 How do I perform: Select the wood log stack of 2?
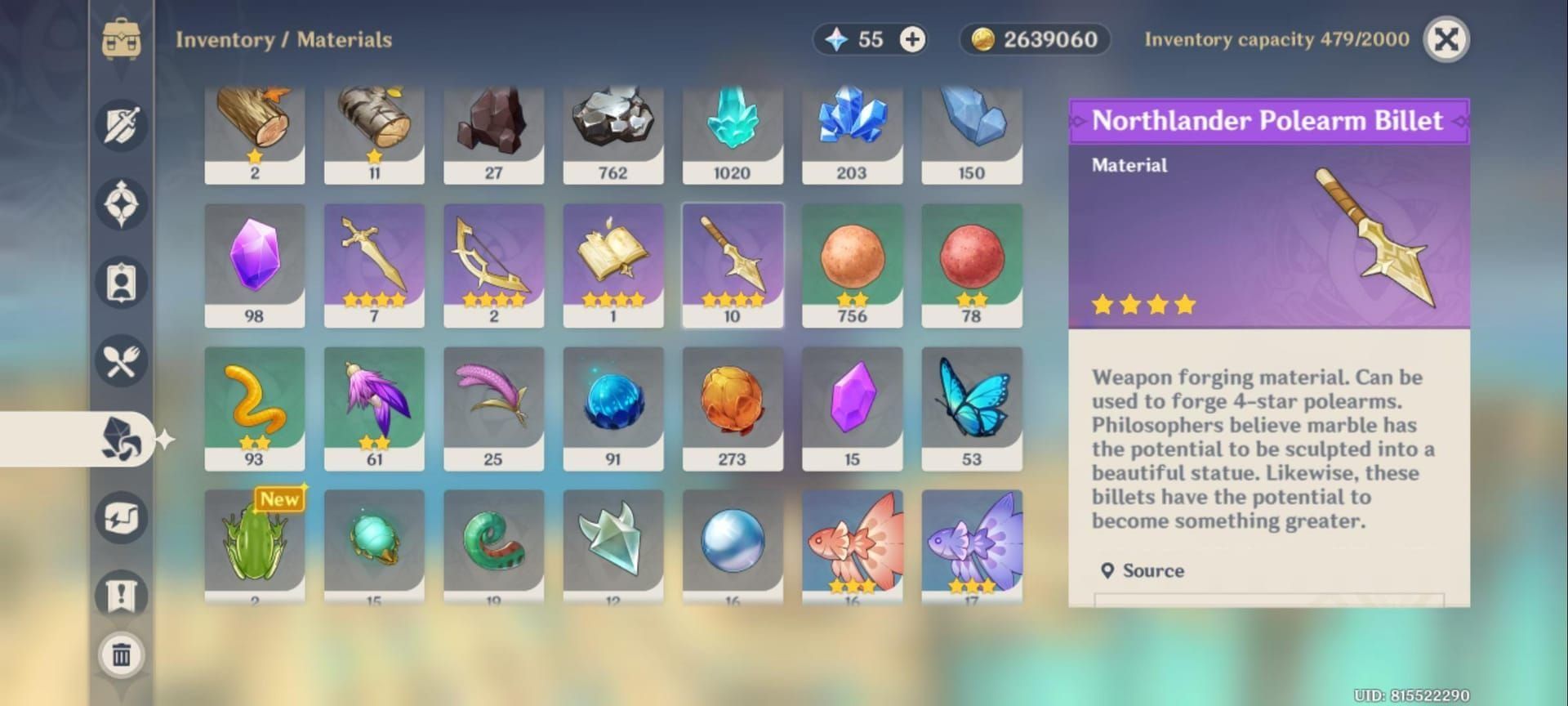(254, 135)
